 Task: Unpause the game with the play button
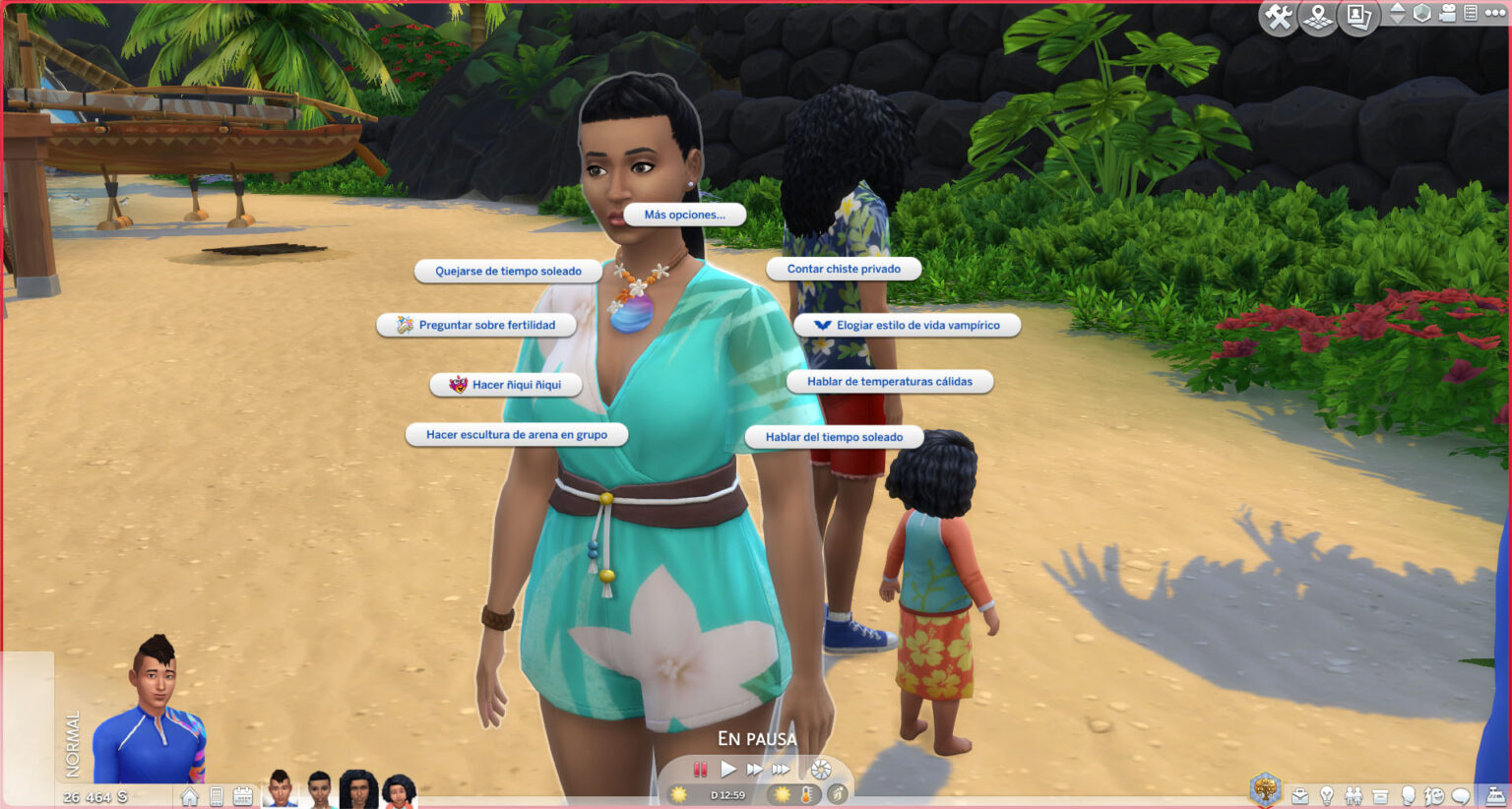728,771
